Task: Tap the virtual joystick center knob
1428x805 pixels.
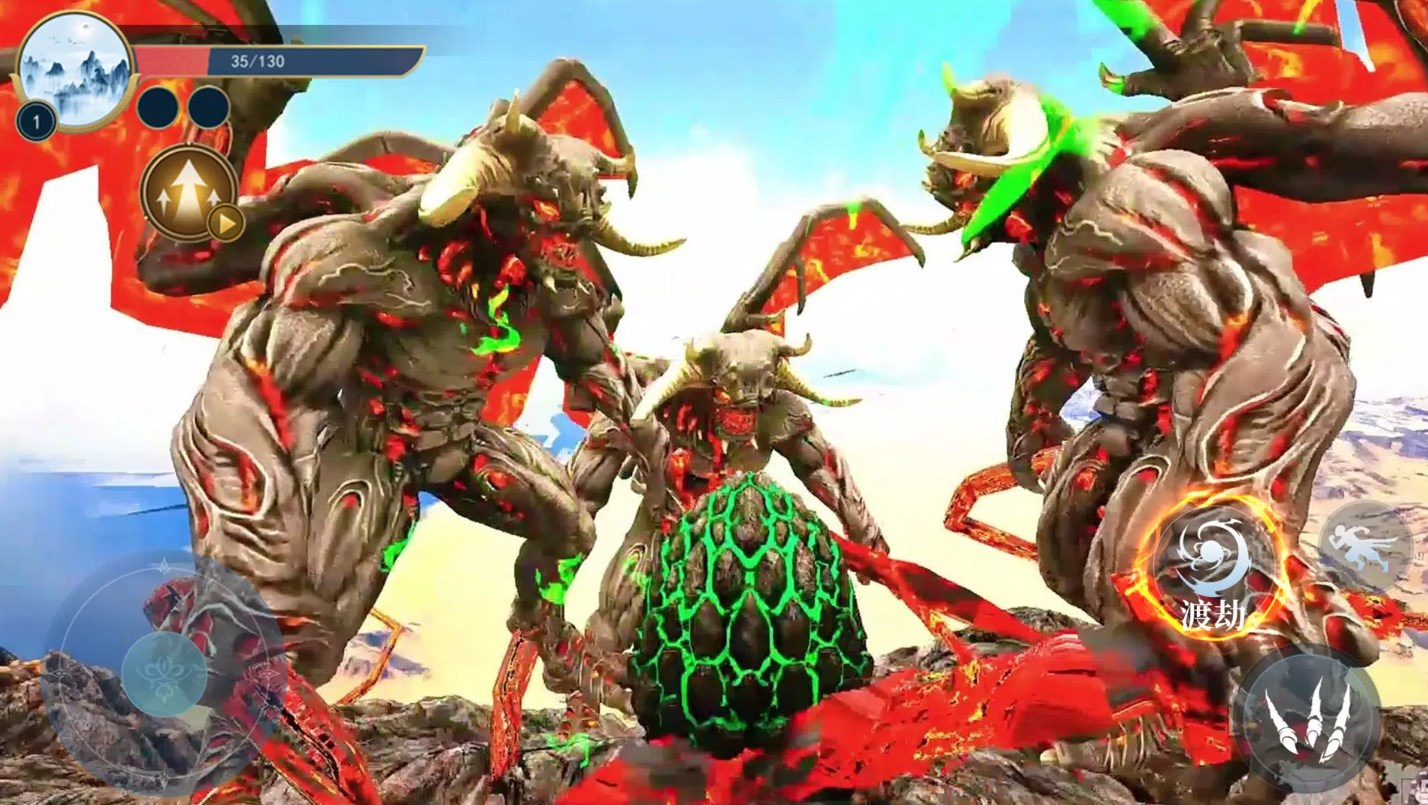Action: click(x=164, y=673)
